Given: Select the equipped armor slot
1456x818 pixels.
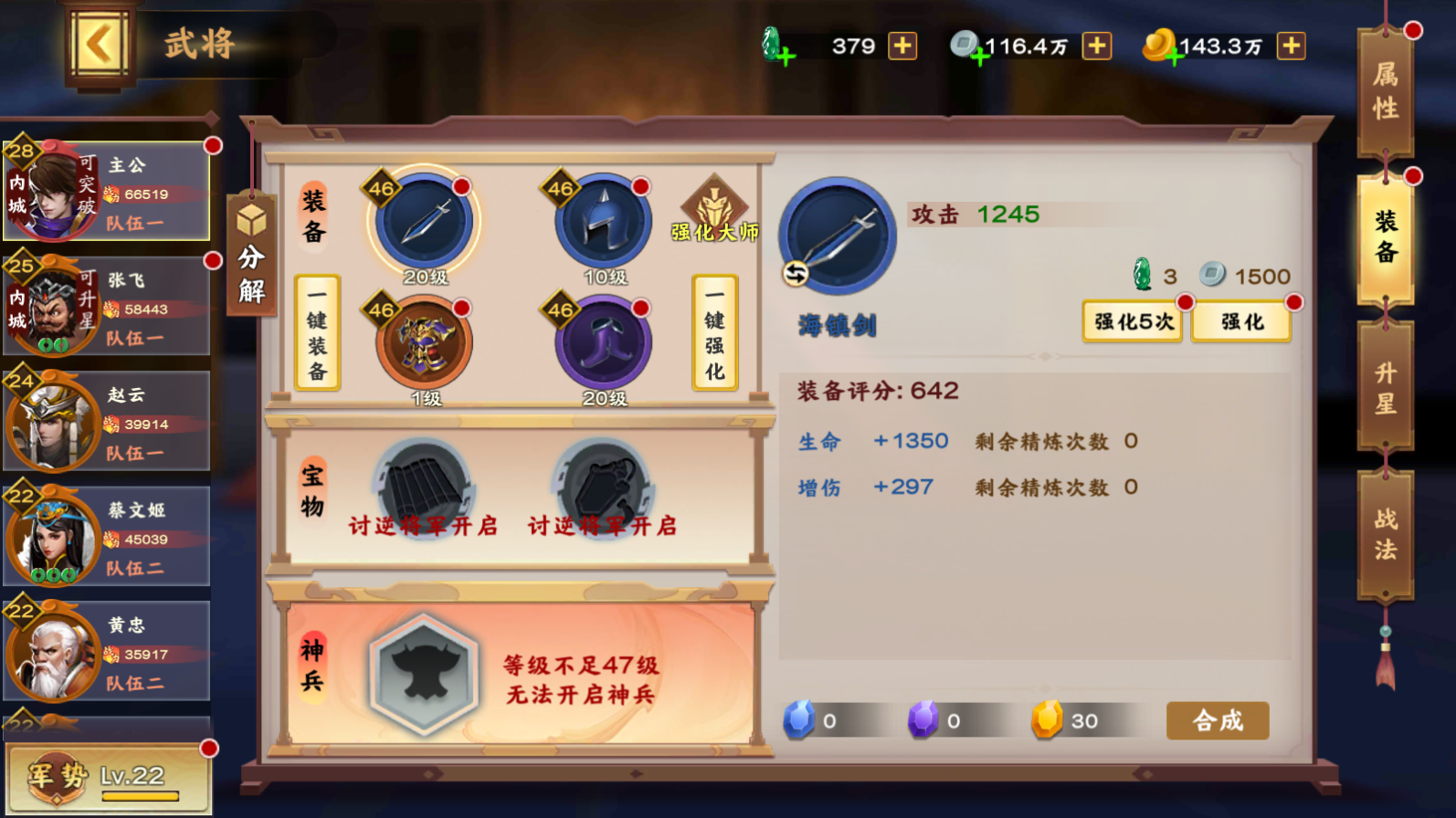Looking at the screenshot, I should 425,344.
